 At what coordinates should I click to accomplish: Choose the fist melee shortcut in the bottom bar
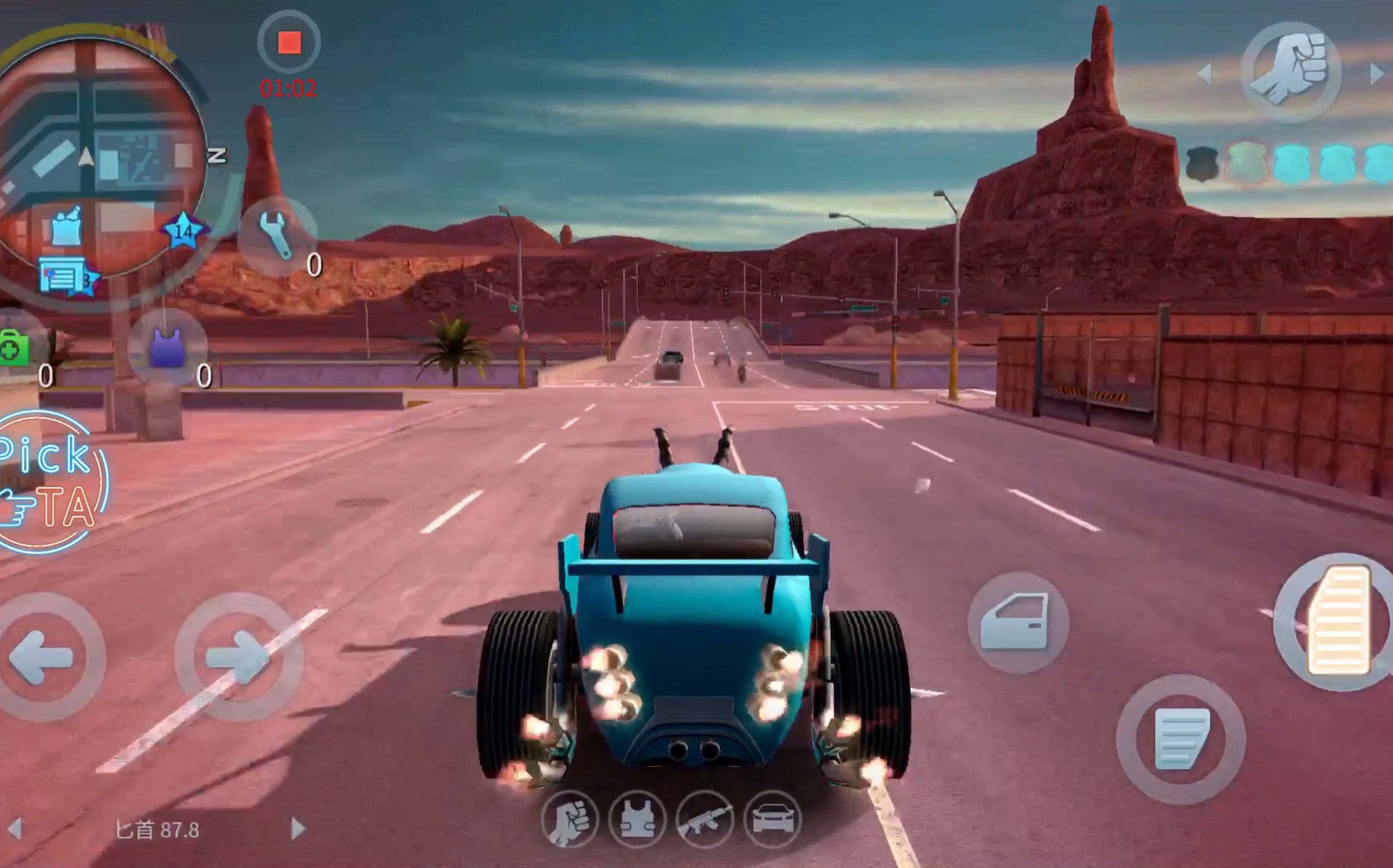[x=569, y=819]
